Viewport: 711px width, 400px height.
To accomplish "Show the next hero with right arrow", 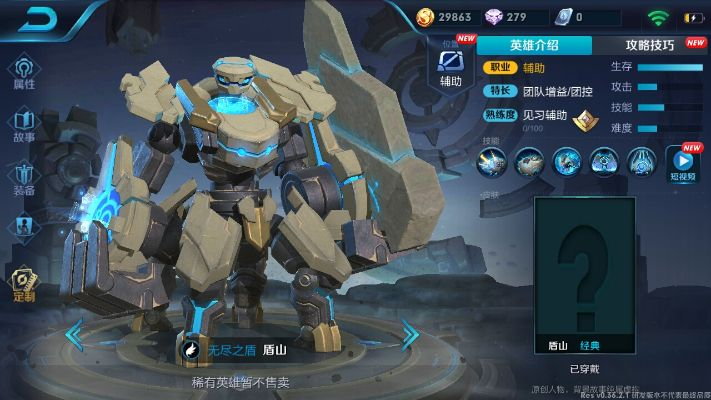I will pyautogui.click(x=409, y=333).
